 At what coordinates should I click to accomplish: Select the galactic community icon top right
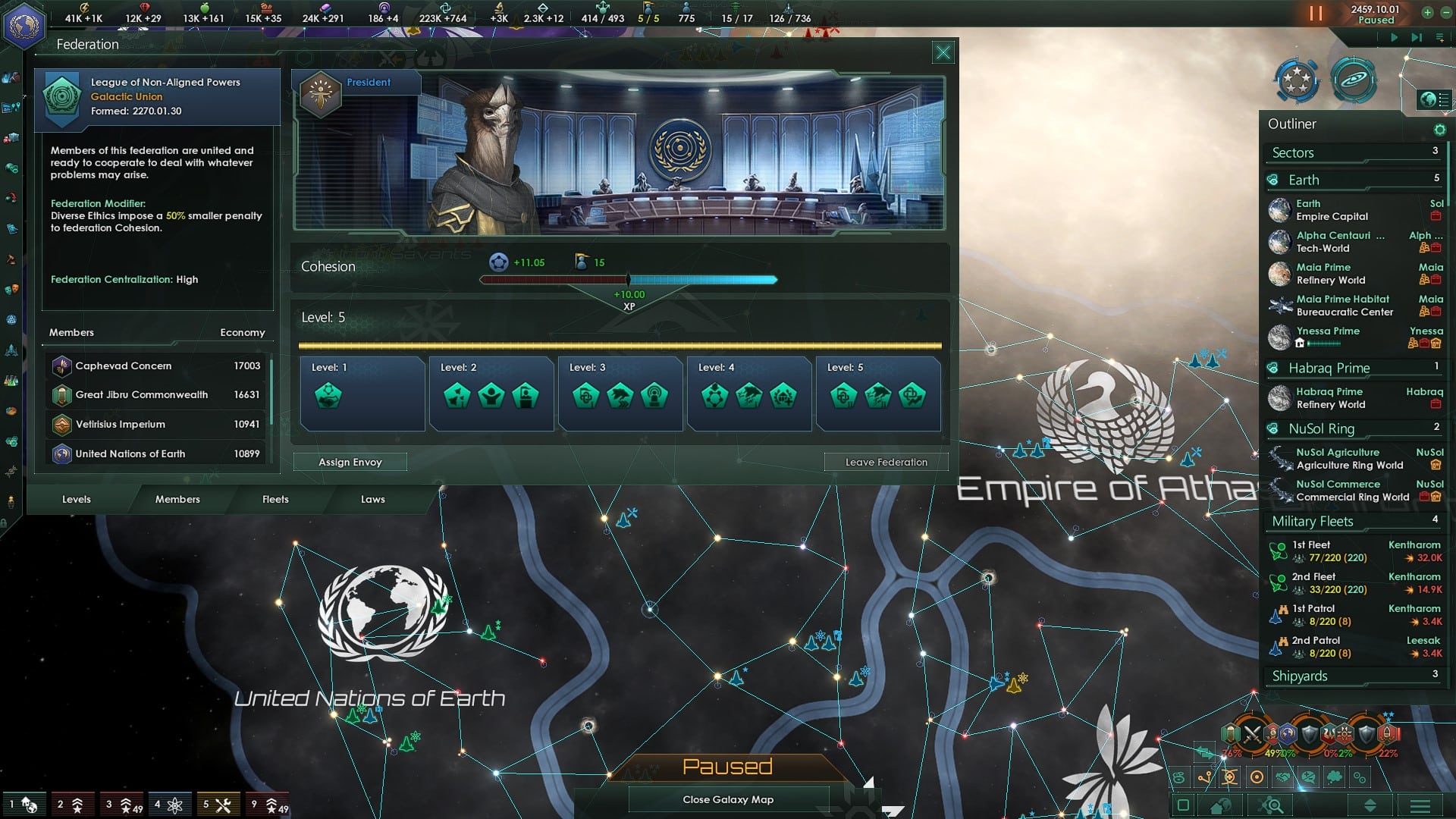[1295, 80]
